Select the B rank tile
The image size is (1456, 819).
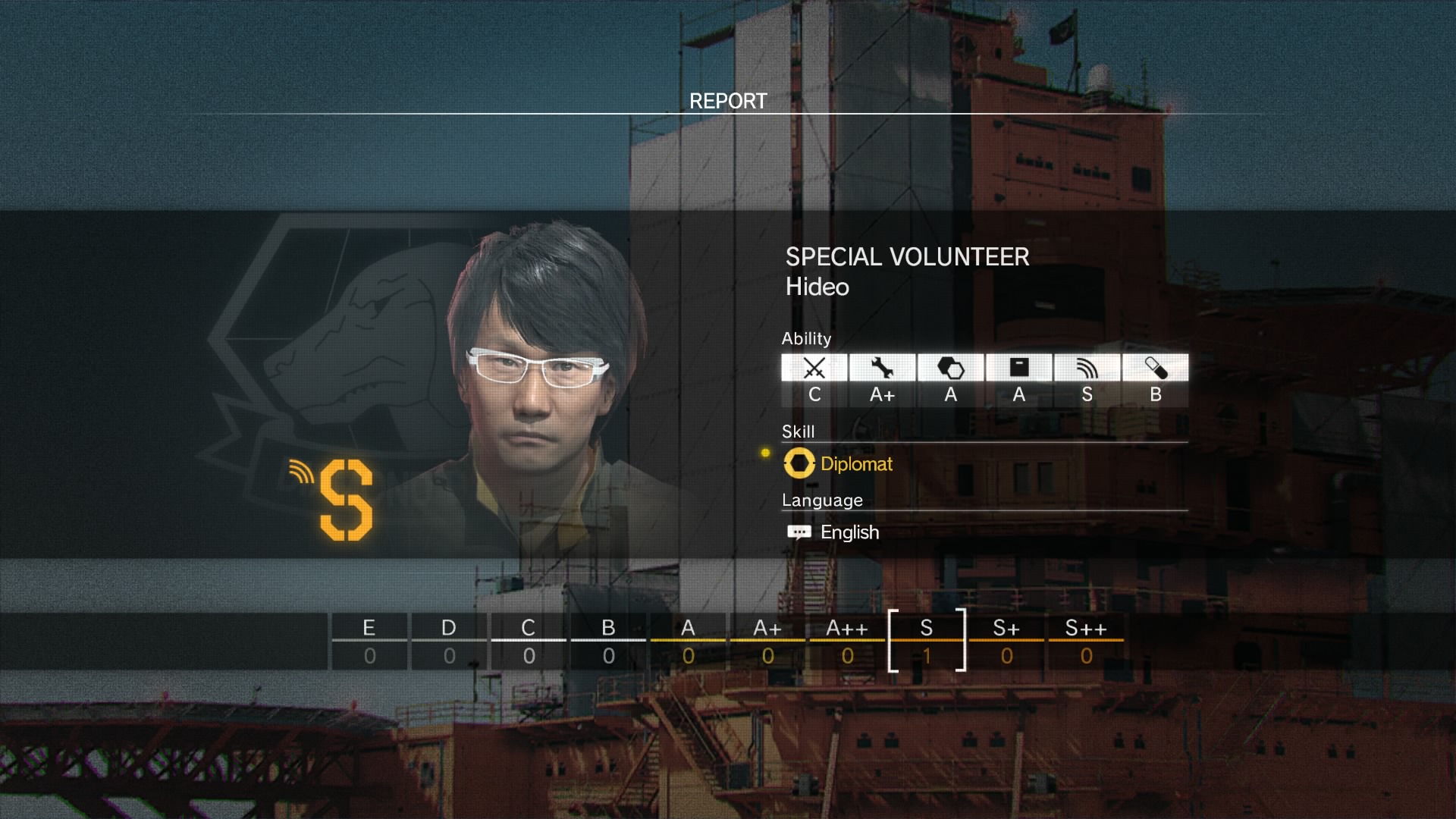coord(608,642)
